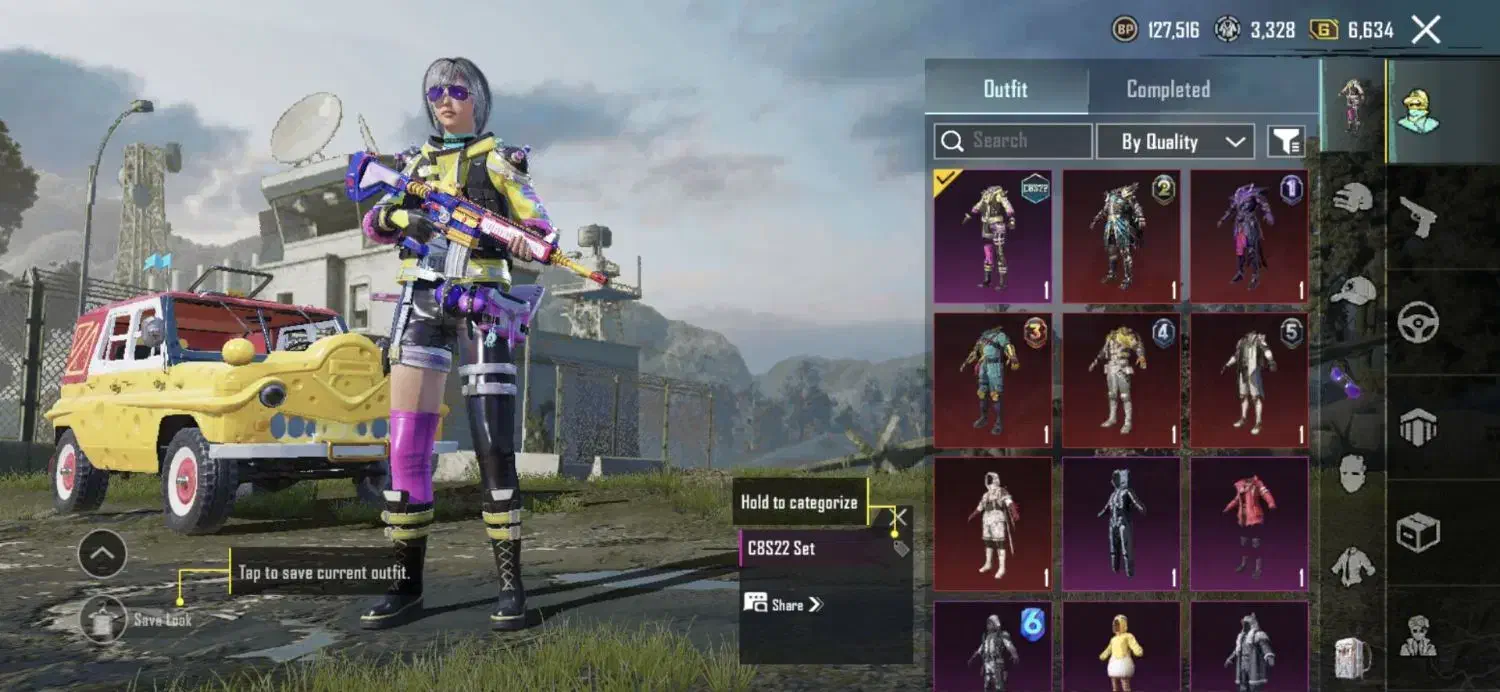Click the outfit Search field
1500x692 pixels.
[1012, 141]
